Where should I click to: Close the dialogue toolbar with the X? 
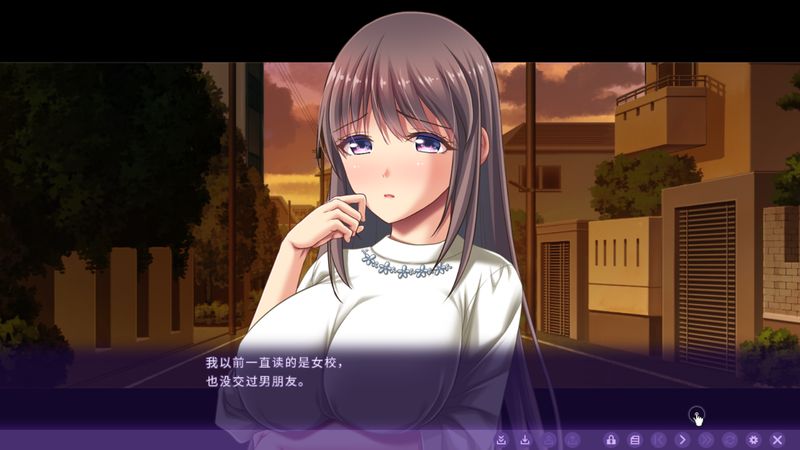tap(777, 439)
